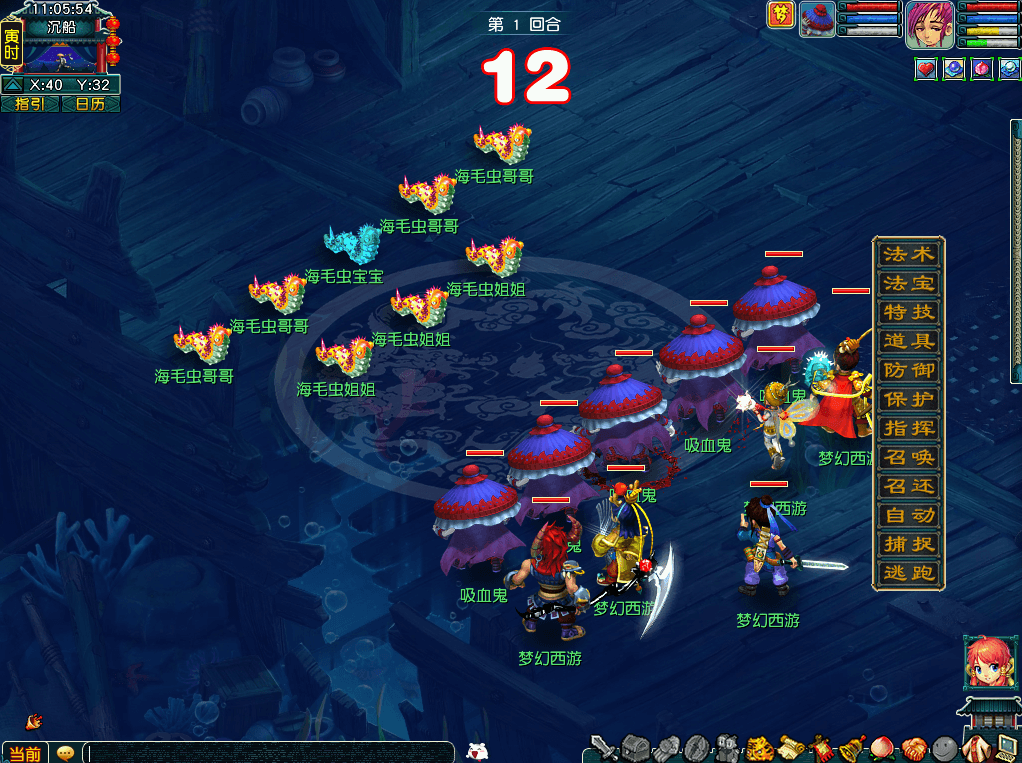The image size is (1022, 763).
Task: Open the 指引 guide button
Action: (x=30, y=104)
